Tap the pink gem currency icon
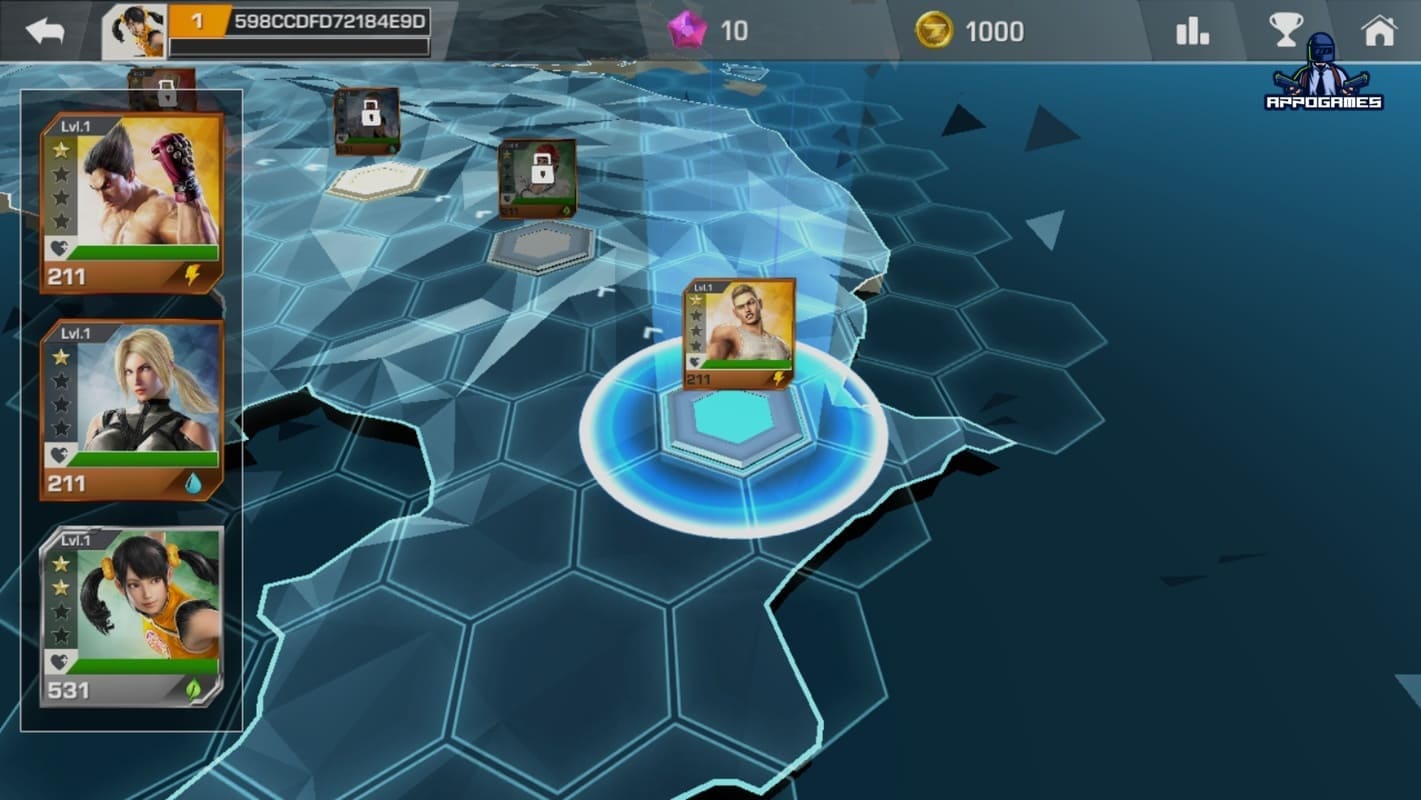 click(x=687, y=31)
